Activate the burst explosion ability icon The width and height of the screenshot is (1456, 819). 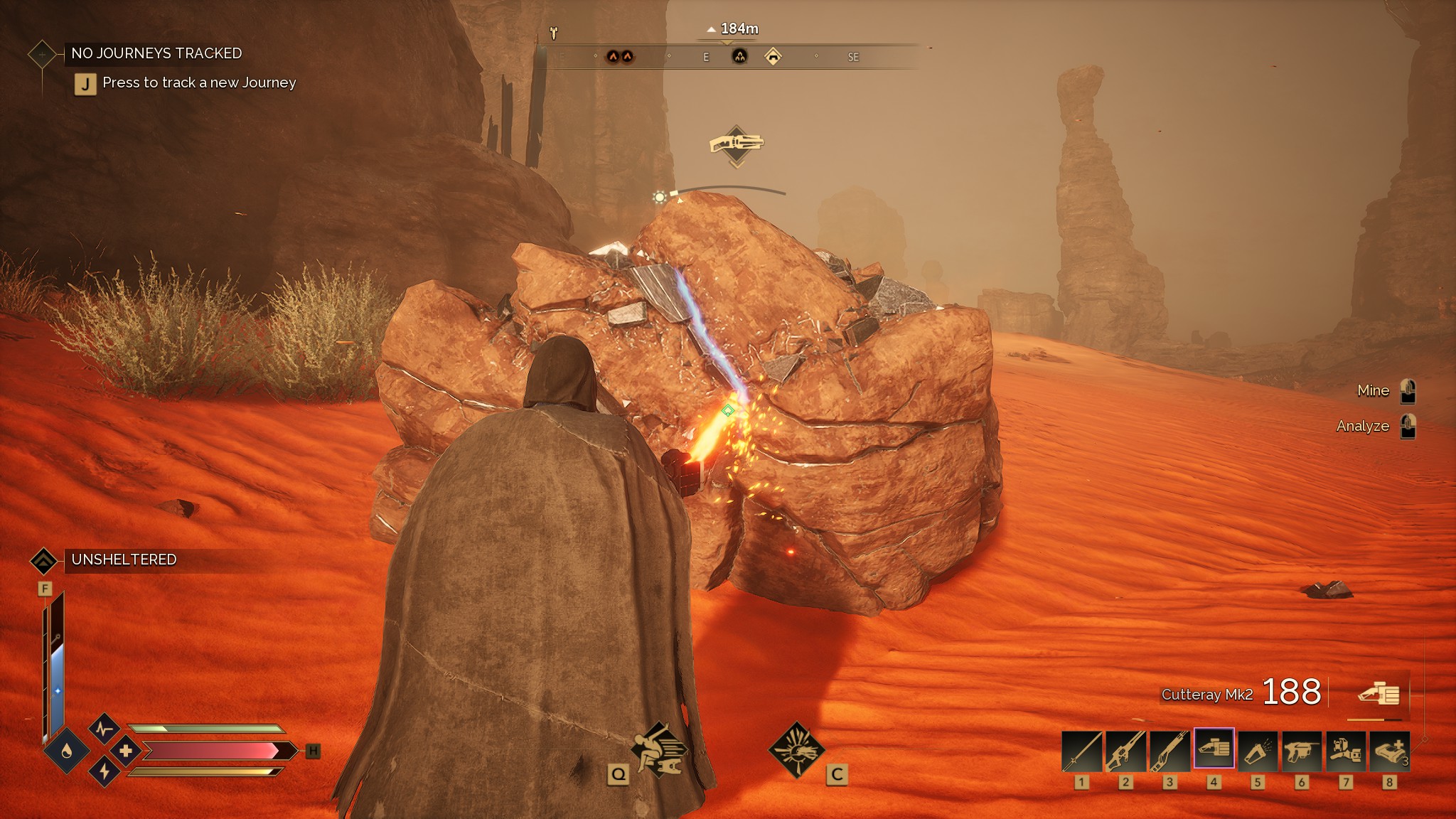click(796, 750)
